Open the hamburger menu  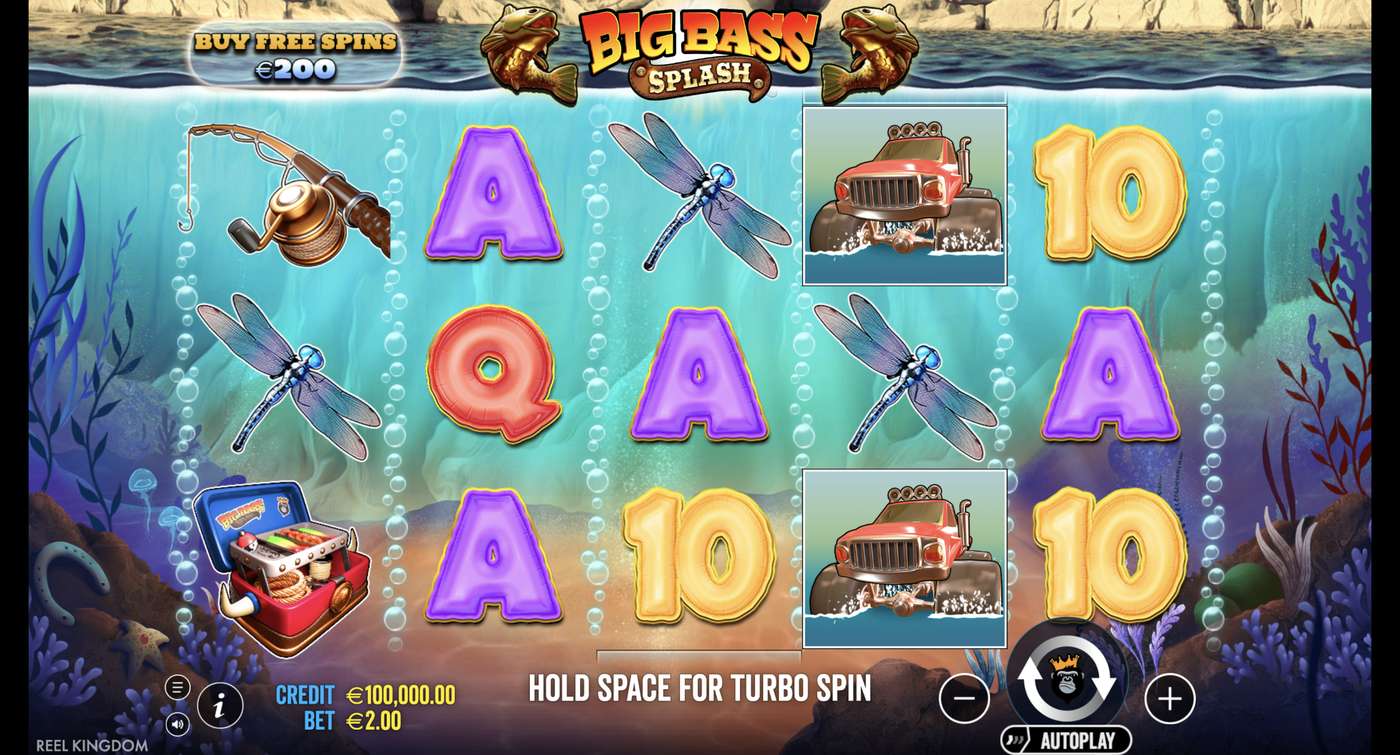[178, 686]
